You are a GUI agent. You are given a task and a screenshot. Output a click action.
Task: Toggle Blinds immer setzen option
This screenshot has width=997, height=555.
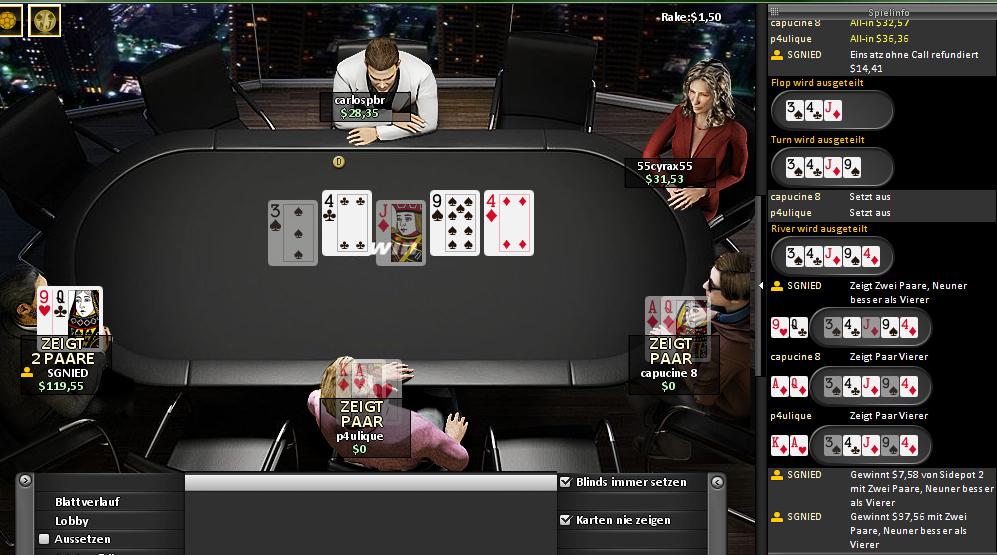coord(566,482)
